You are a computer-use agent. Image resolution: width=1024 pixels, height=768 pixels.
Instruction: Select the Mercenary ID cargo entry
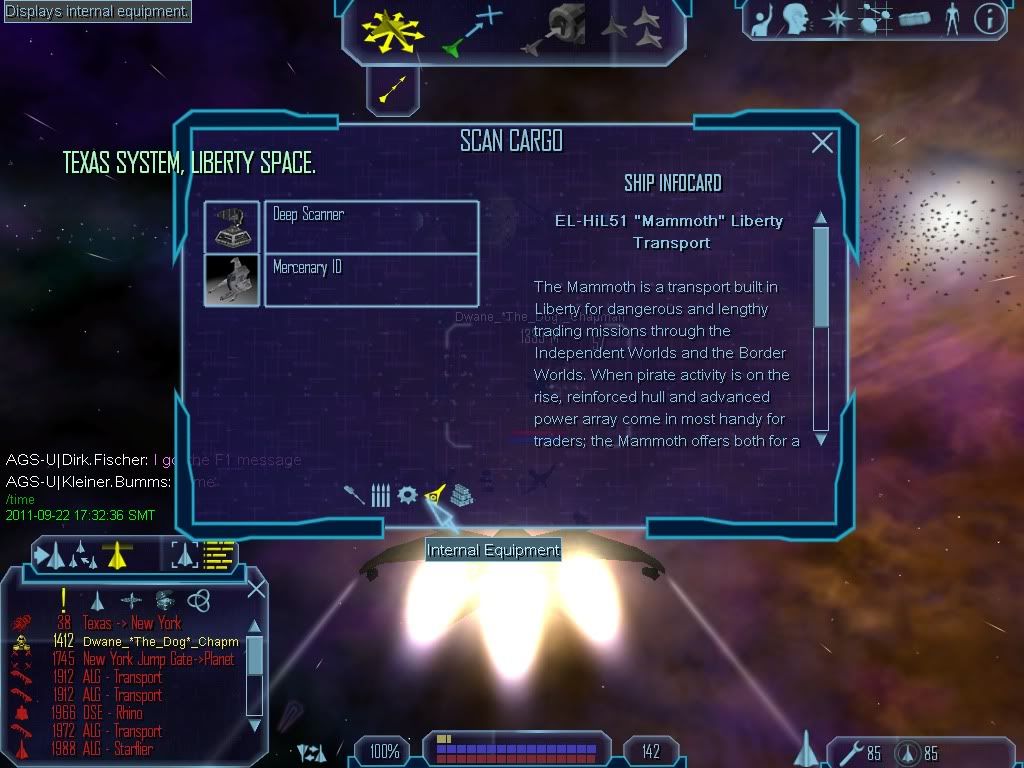tap(370, 279)
